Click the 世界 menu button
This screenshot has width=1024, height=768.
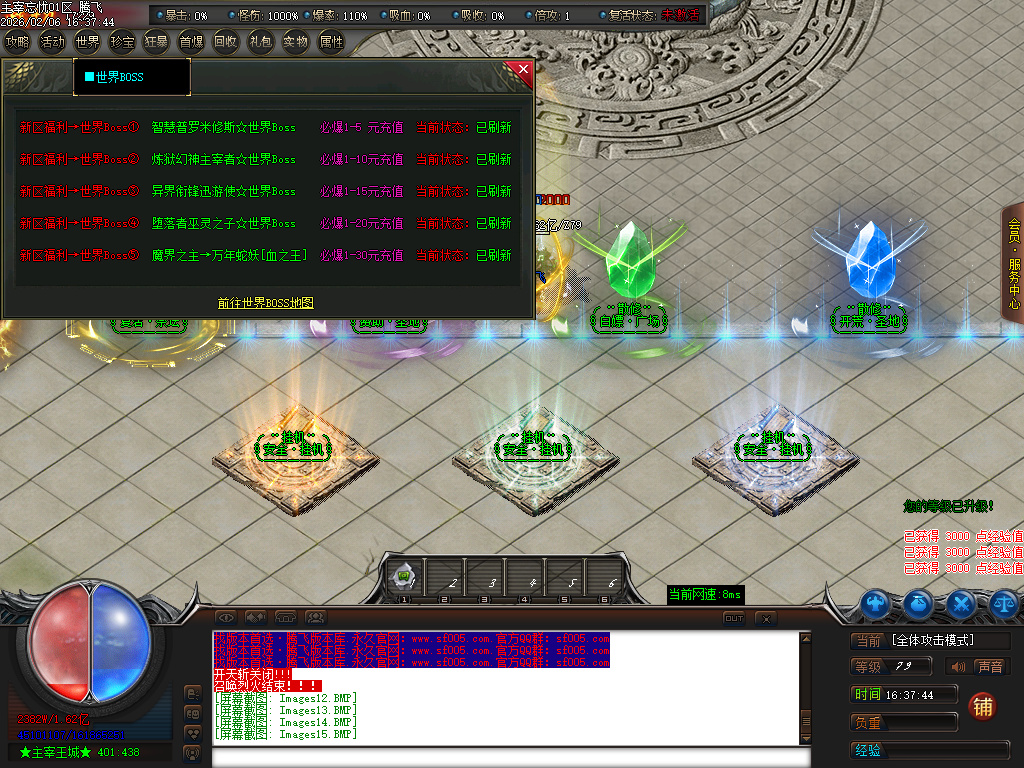(87, 42)
